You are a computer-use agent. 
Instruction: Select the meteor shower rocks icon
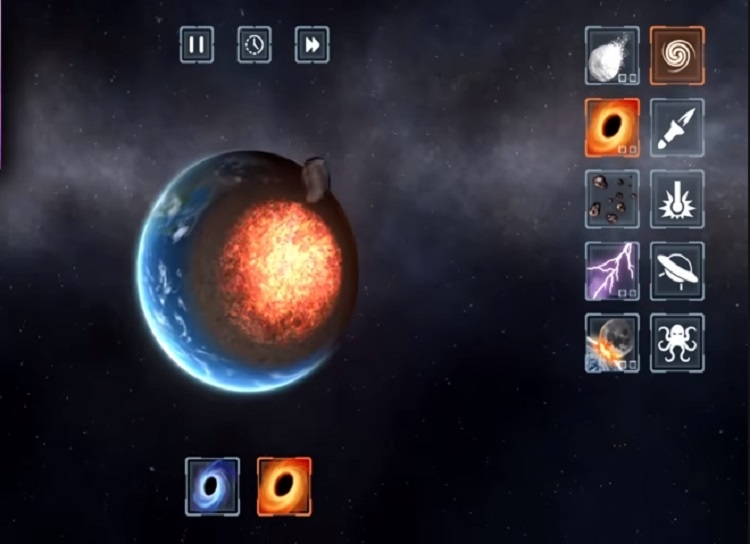[612, 199]
